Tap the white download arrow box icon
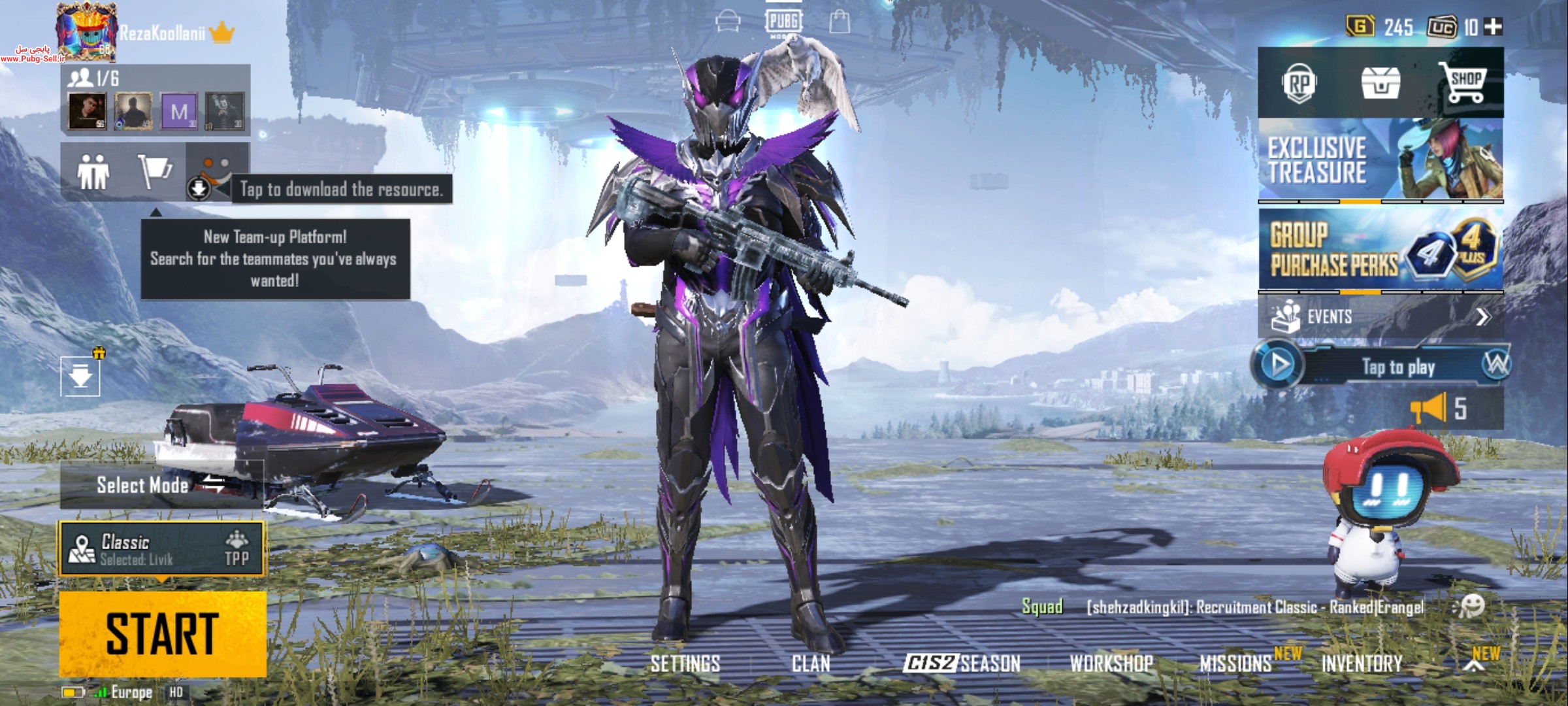The height and width of the screenshot is (706, 1568). click(x=80, y=377)
